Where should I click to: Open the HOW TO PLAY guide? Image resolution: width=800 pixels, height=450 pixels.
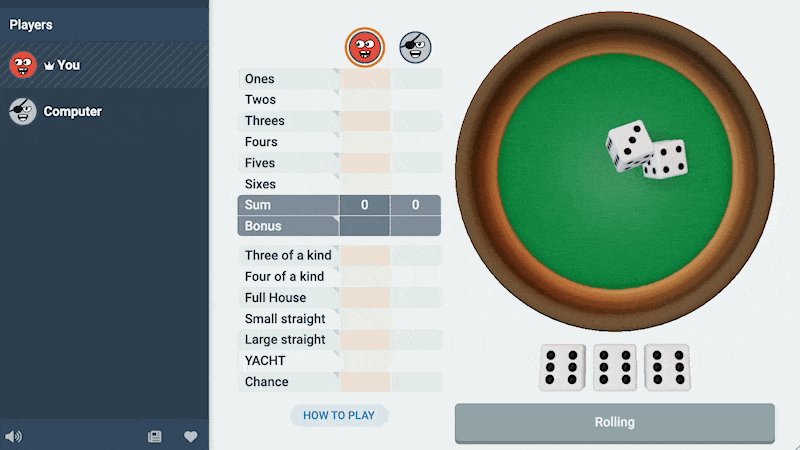[339, 415]
